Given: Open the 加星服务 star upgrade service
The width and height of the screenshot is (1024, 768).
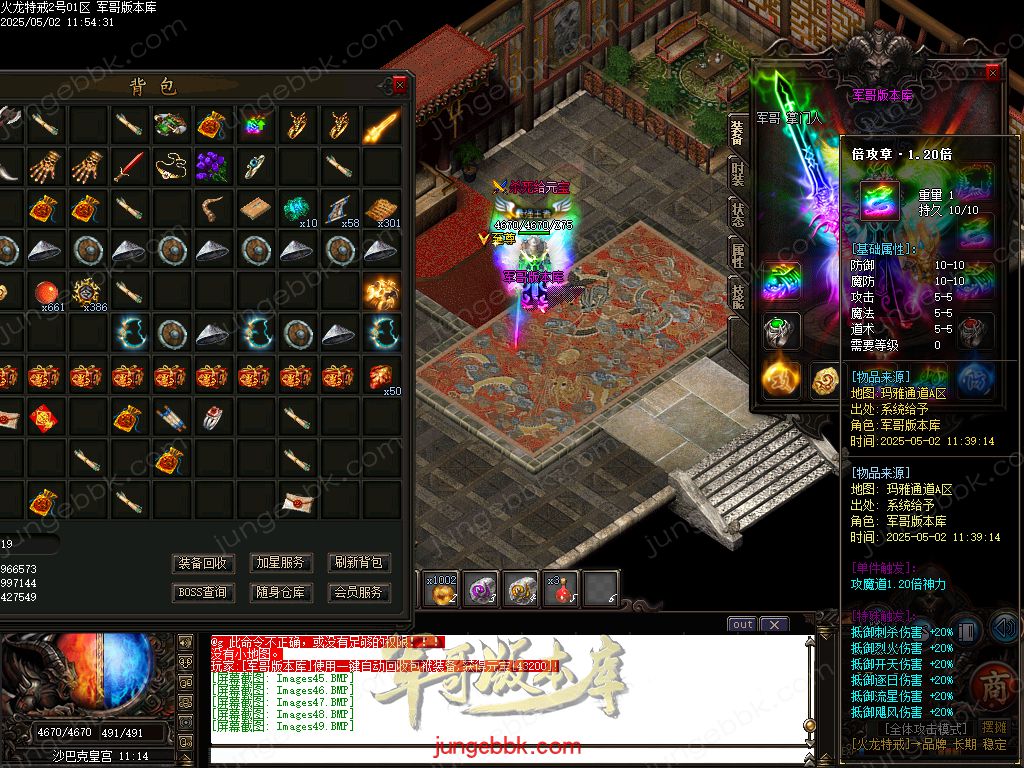Looking at the screenshot, I should click(281, 563).
